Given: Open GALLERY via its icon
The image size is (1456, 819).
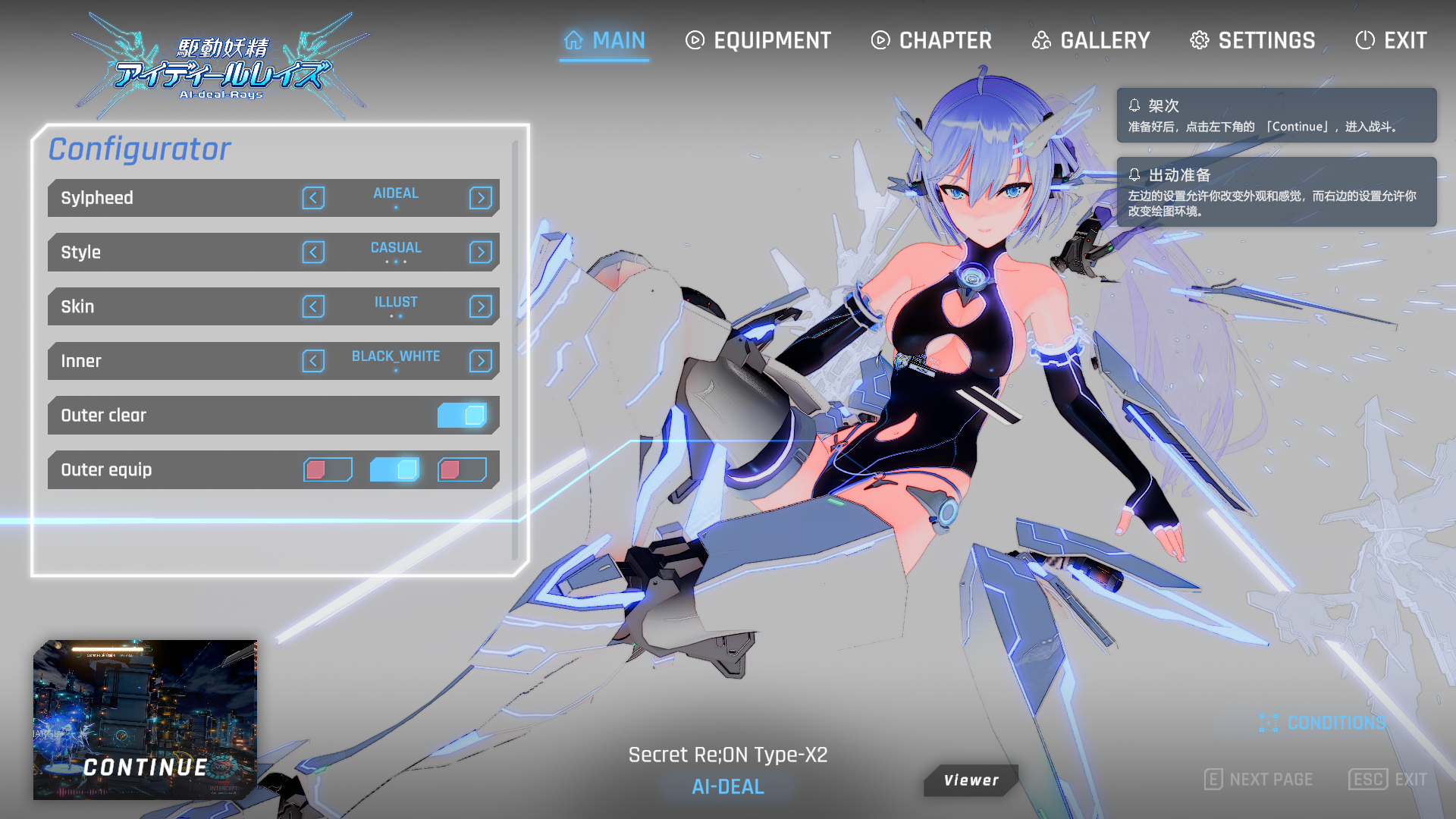Looking at the screenshot, I should pyautogui.click(x=1043, y=40).
